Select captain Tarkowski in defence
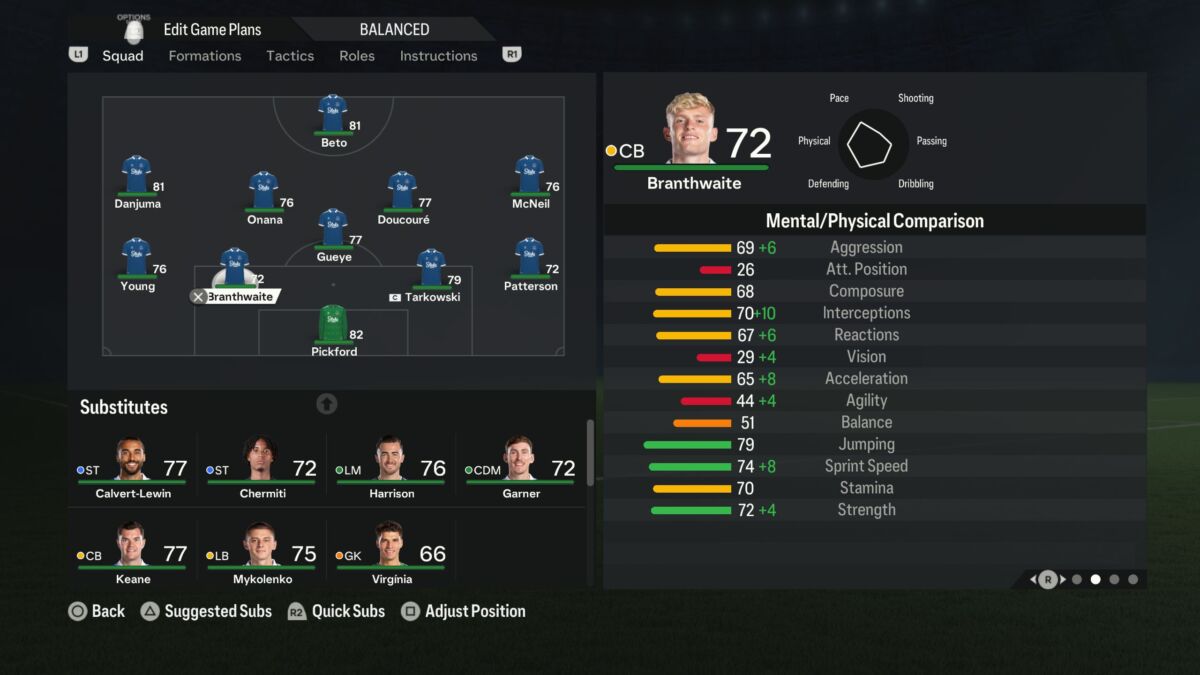 coord(431,272)
